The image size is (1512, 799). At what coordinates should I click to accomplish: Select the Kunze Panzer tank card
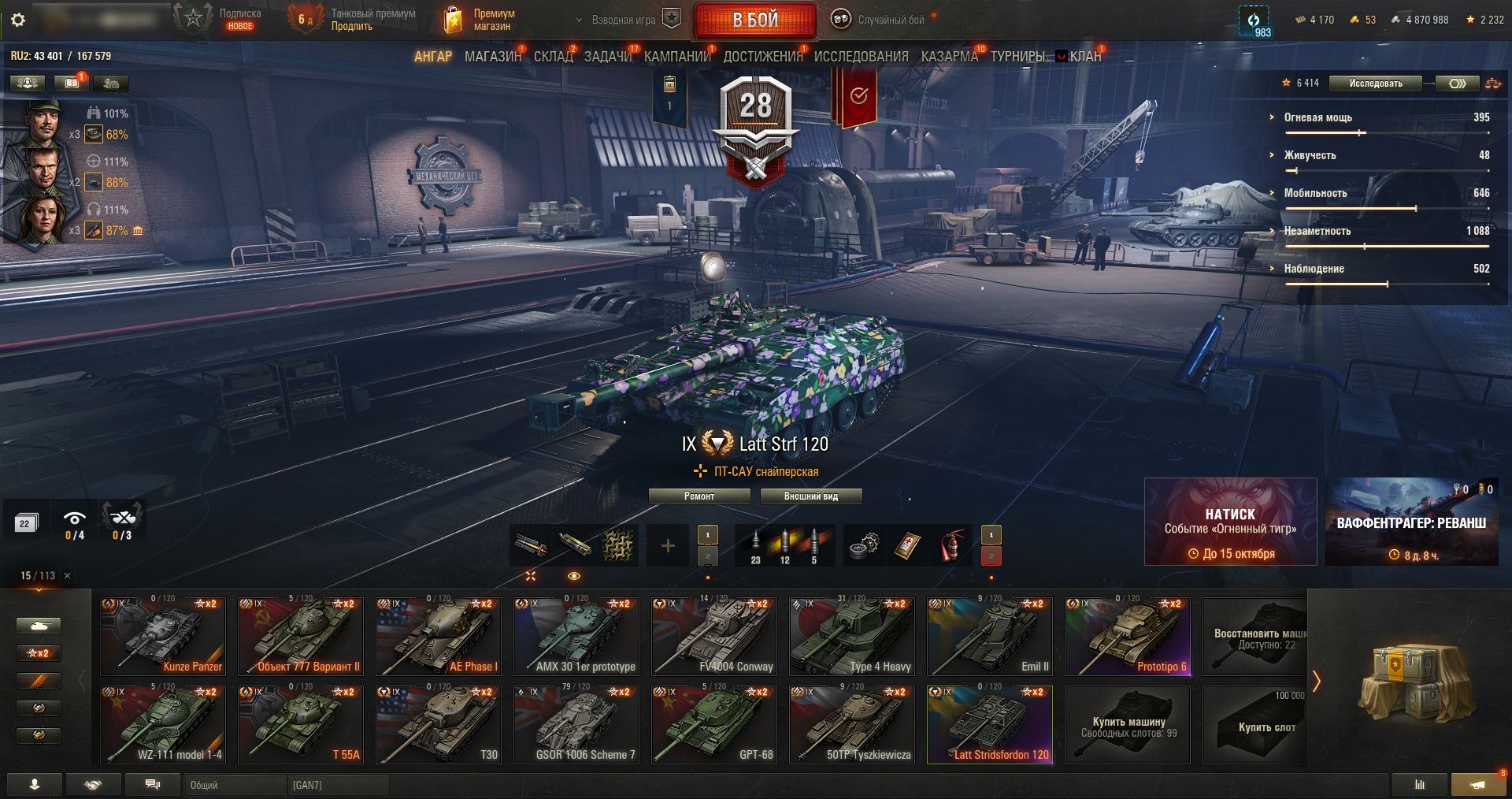click(163, 637)
